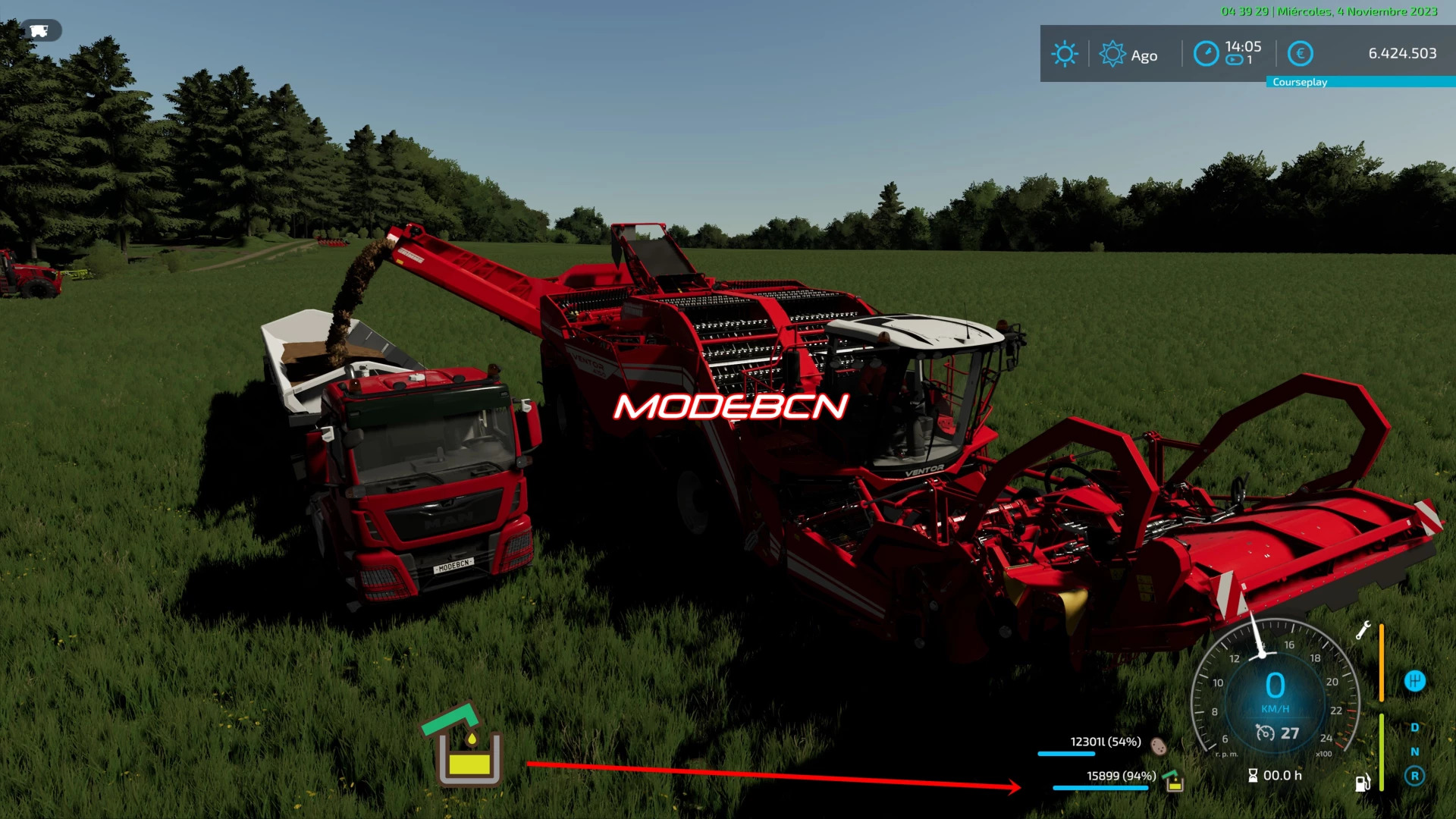Select the potato fill-level icon
Image resolution: width=1456 pixels, height=819 pixels.
1158,746
